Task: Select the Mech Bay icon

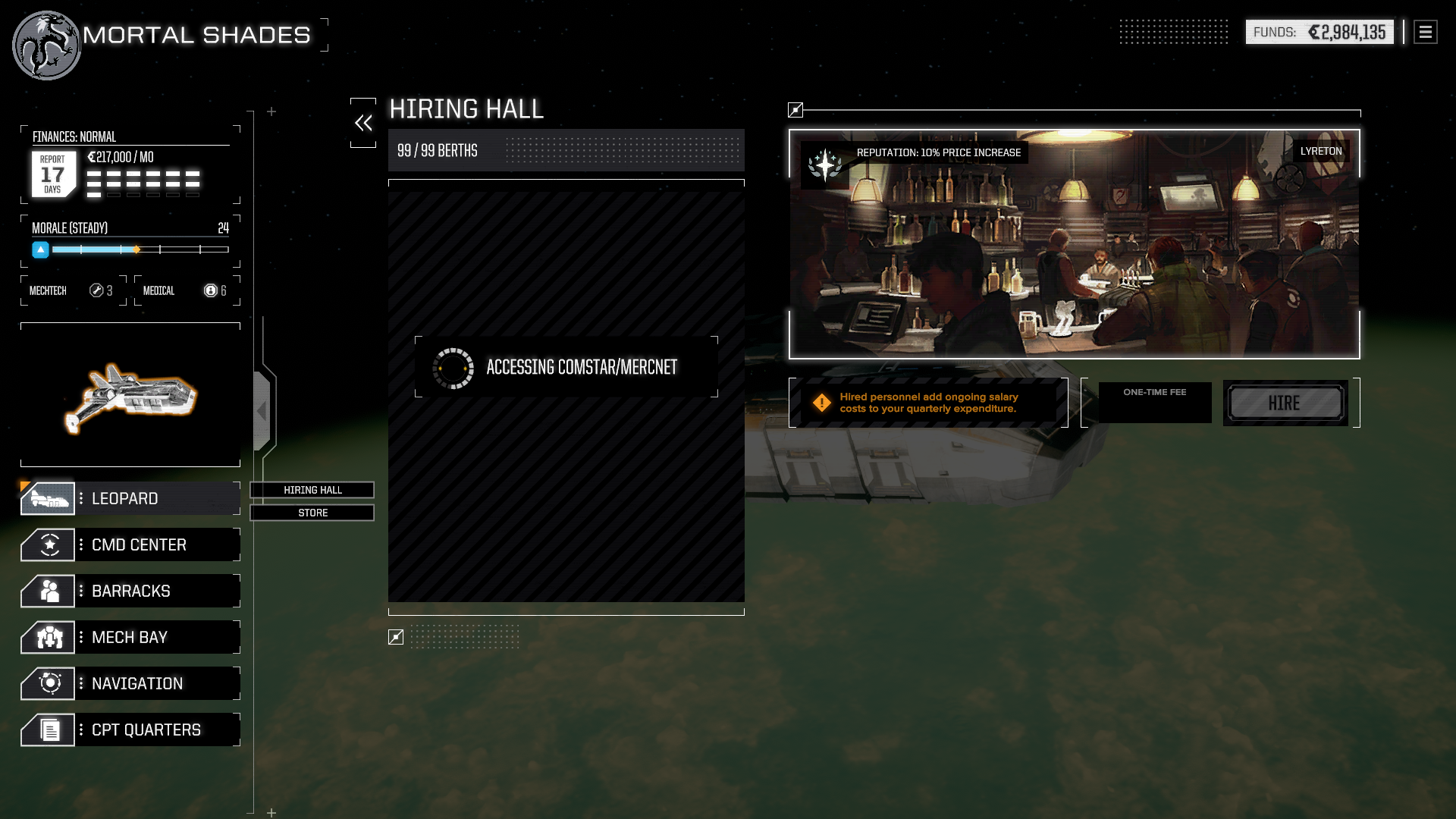Action: click(x=47, y=637)
